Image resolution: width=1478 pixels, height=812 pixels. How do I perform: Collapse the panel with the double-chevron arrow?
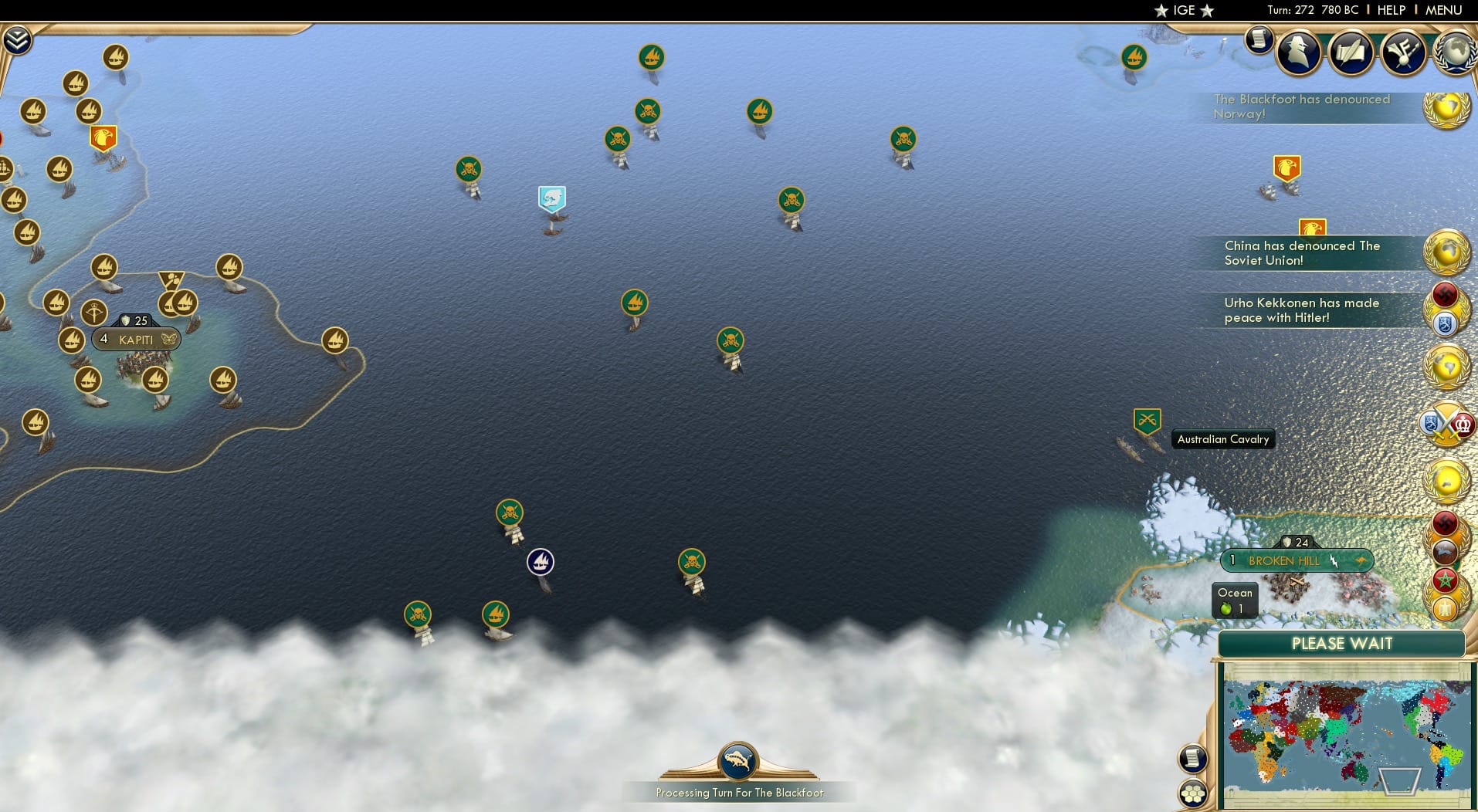(16, 37)
